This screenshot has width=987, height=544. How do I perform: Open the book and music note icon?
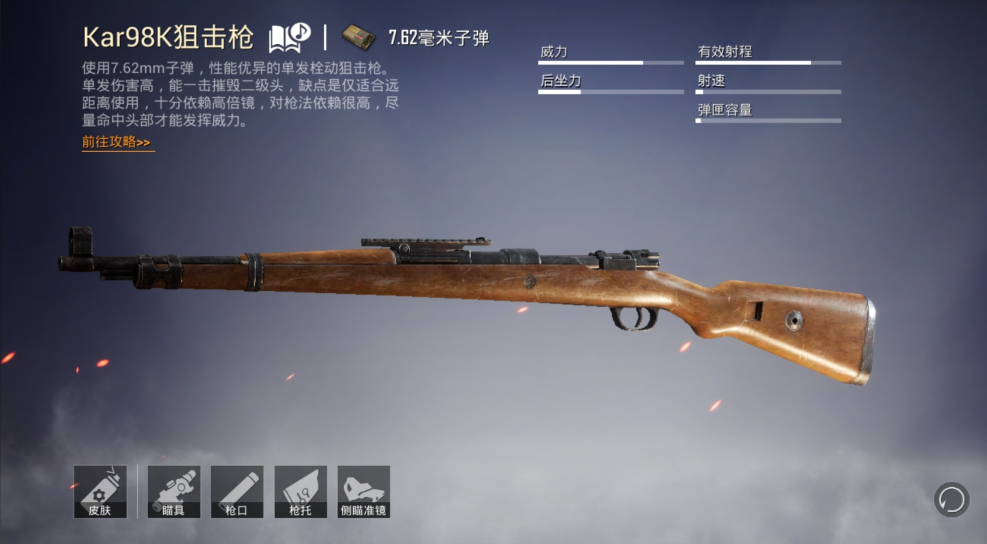pos(290,38)
